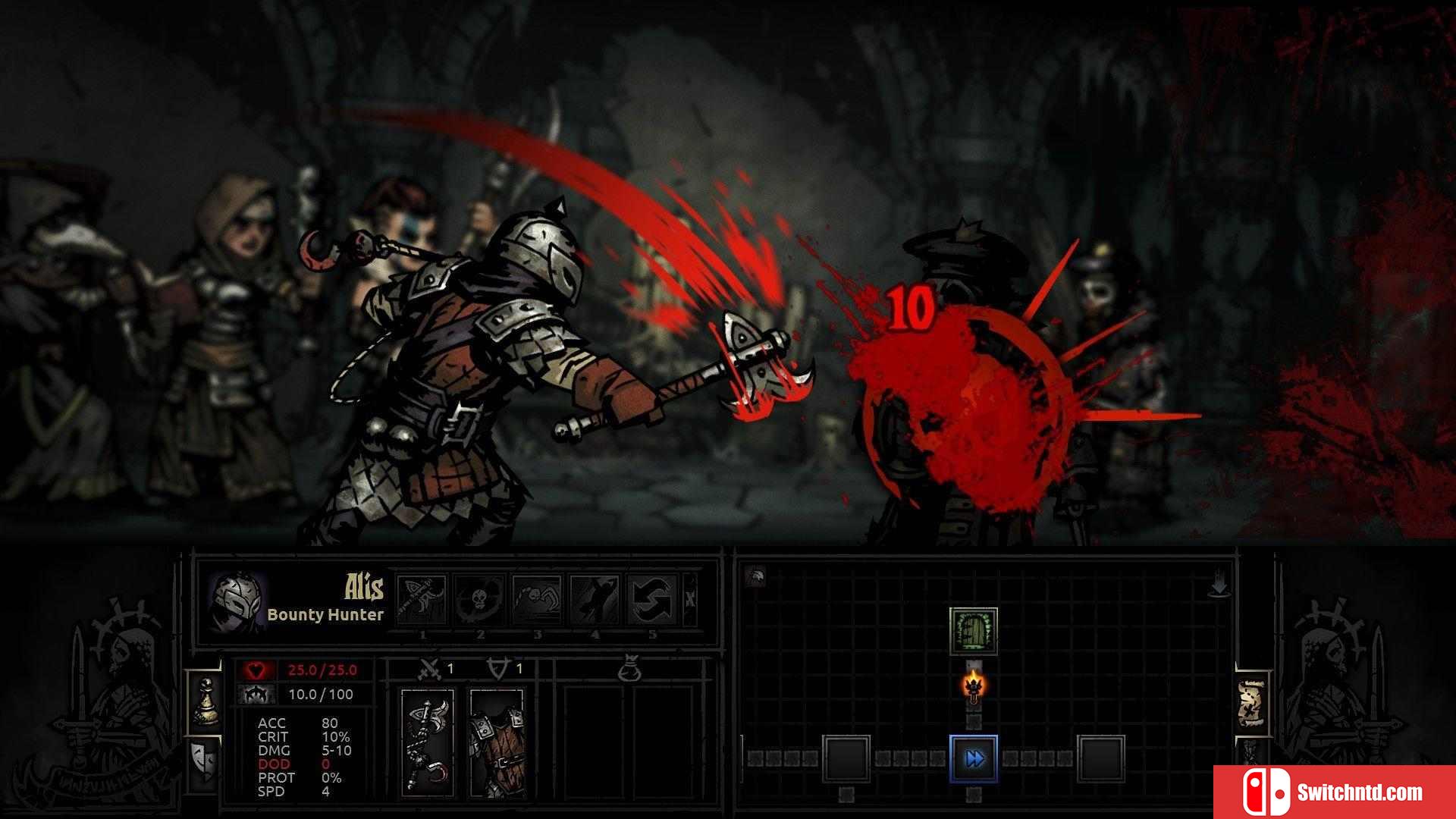This screenshot has height=819, width=1456.
Task: Inspect the equipped leather armor slot
Action: coord(497,742)
